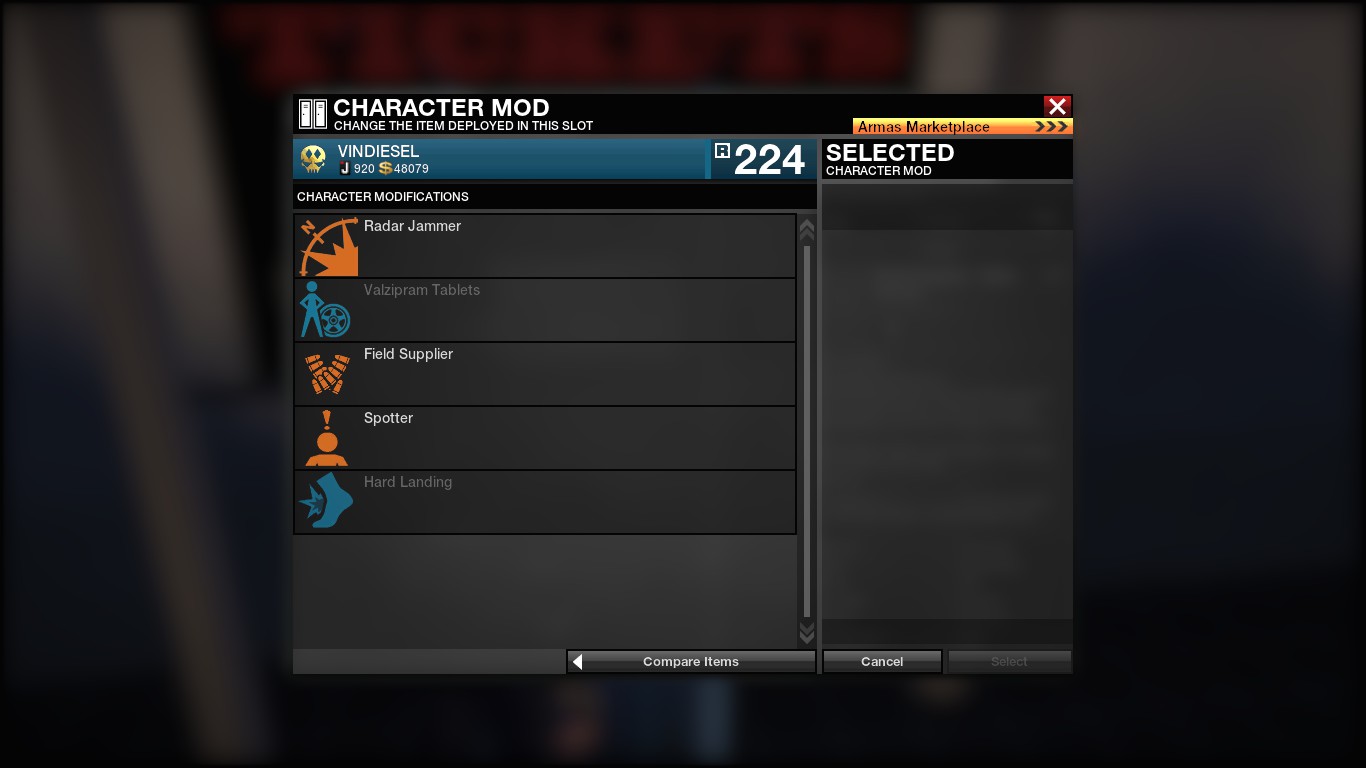Viewport: 1366px width, 768px height.
Task: Cancel the mod selection
Action: coord(882,662)
